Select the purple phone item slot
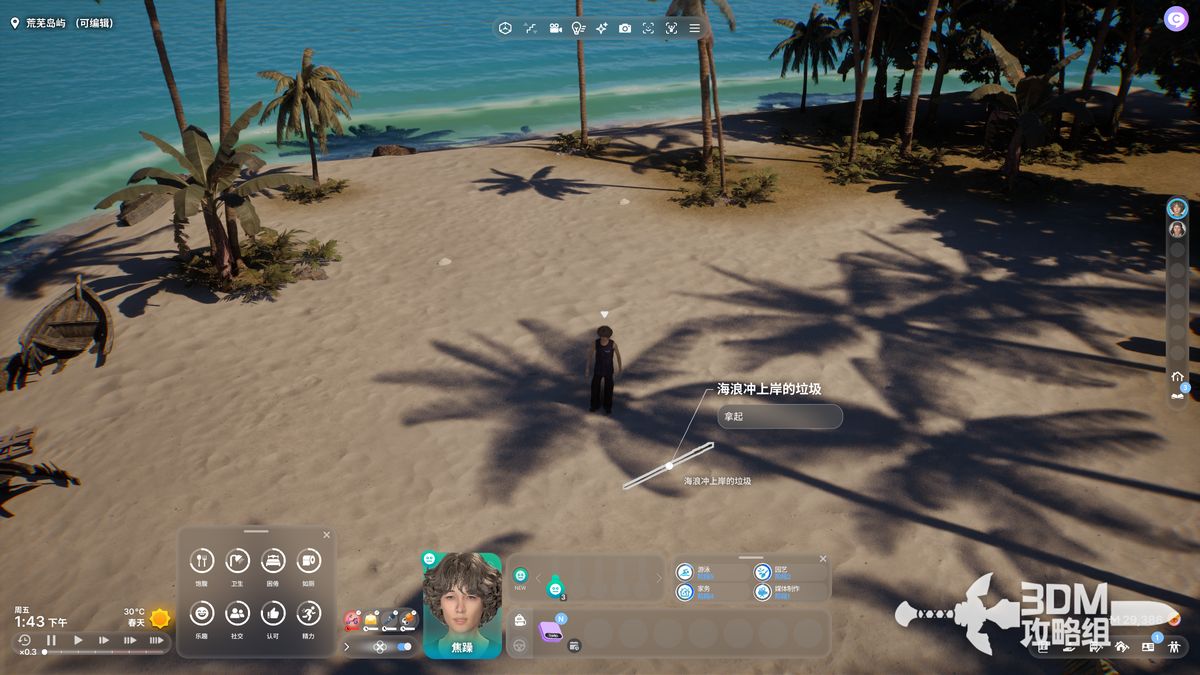 click(x=550, y=631)
